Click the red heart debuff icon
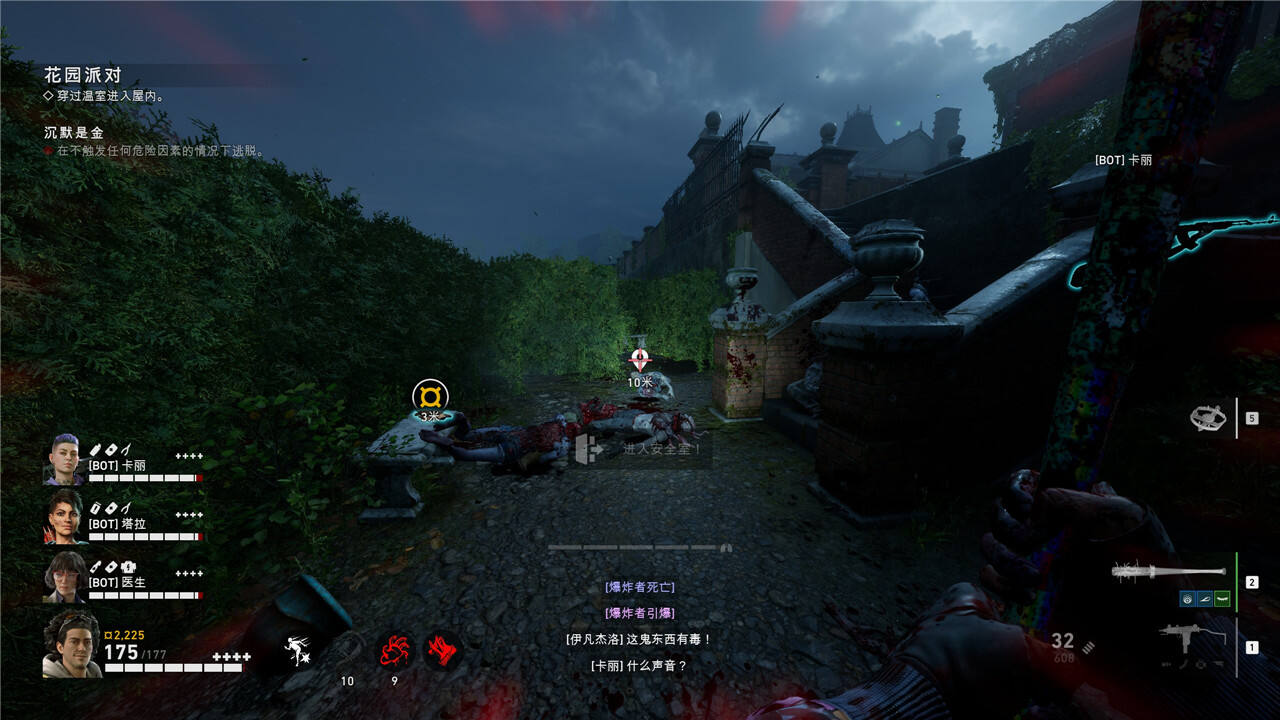Screen dimensions: 1280x720 392,651
